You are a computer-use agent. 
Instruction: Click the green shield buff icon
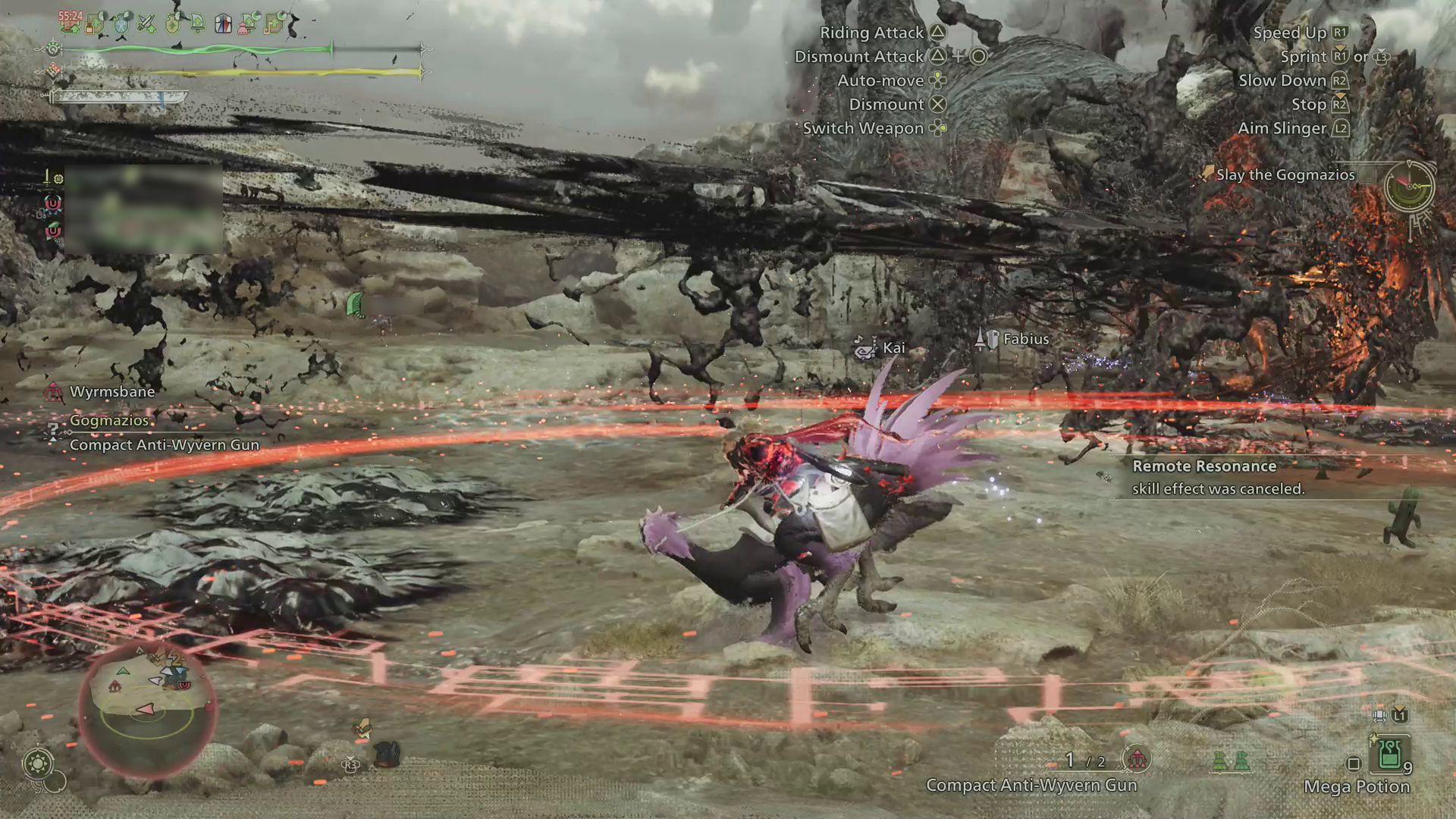click(x=173, y=24)
